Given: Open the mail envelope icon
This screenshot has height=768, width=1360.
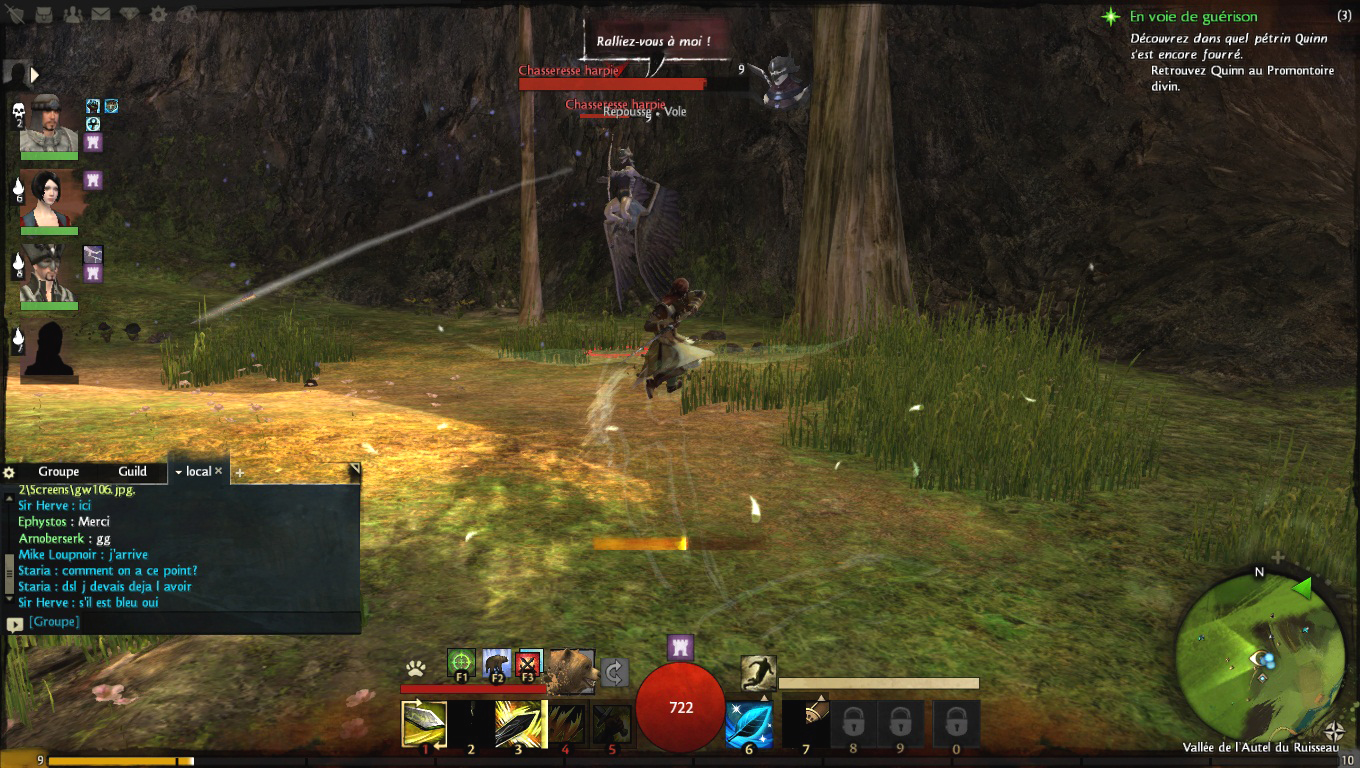Looking at the screenshot, I should pyautogui.click(x=101, y=15).
